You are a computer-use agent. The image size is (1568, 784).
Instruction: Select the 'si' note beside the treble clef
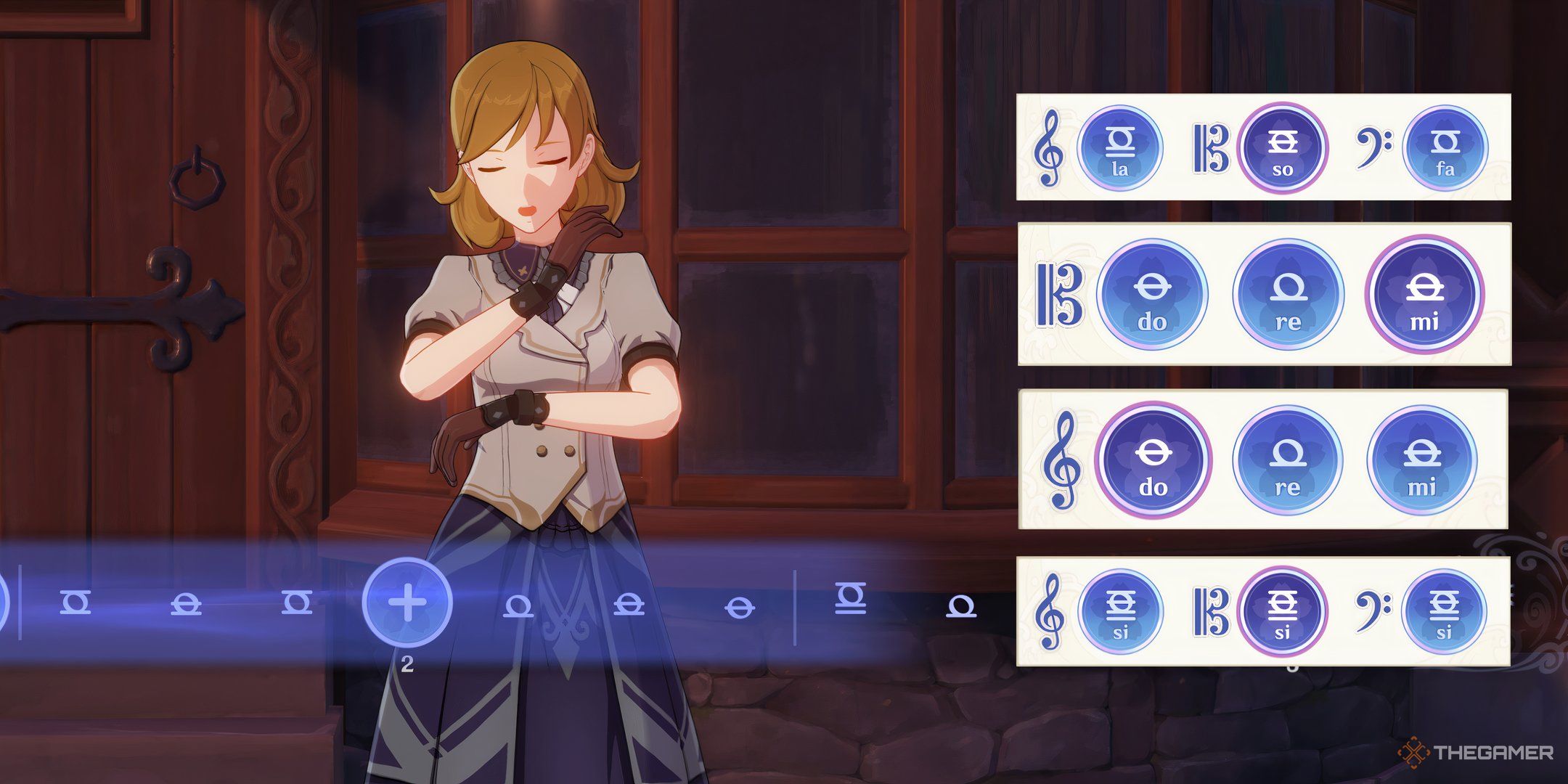(x=1120, y=611)
